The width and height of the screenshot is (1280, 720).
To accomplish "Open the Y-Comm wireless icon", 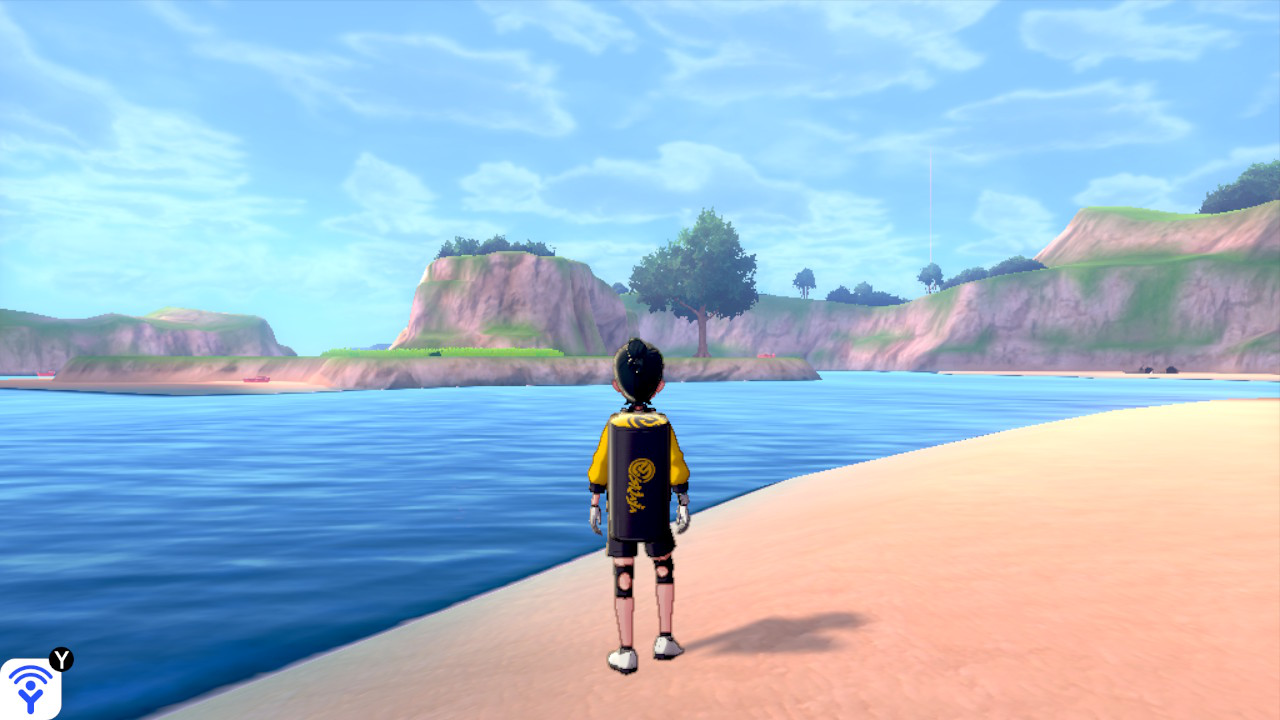I will click(x=30, y=688).
